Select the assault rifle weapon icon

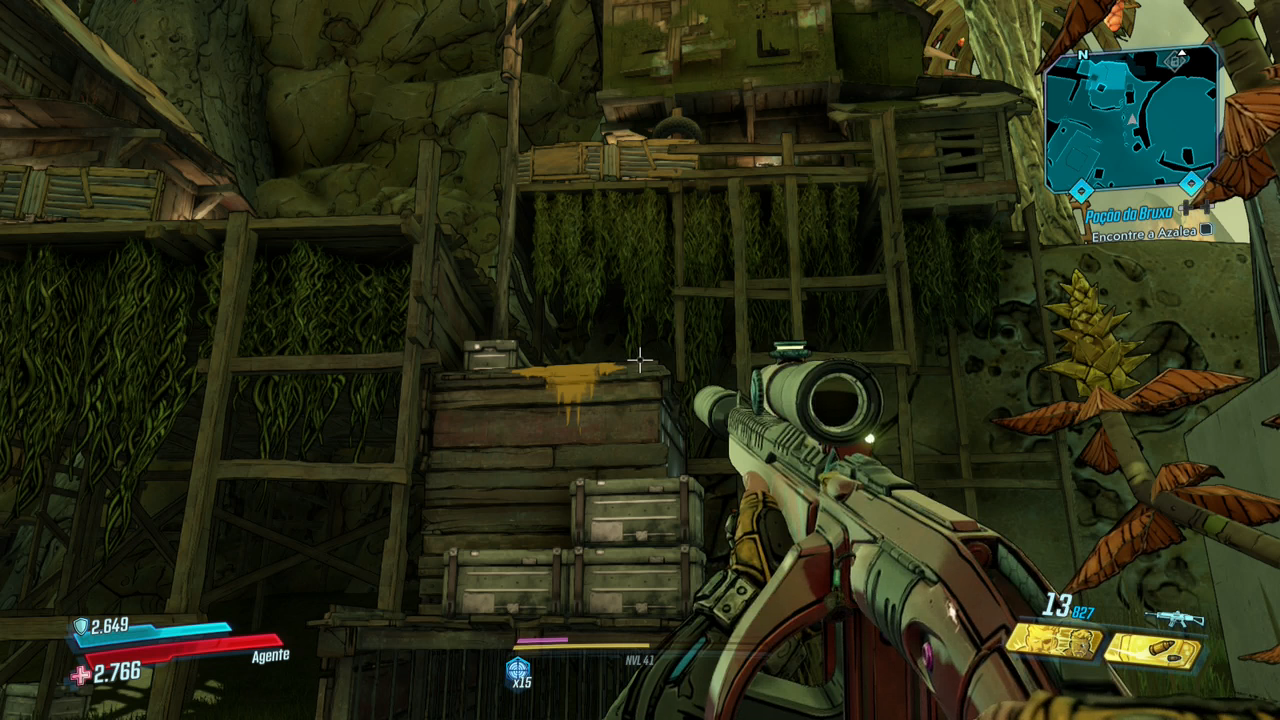click(1174, 619)
